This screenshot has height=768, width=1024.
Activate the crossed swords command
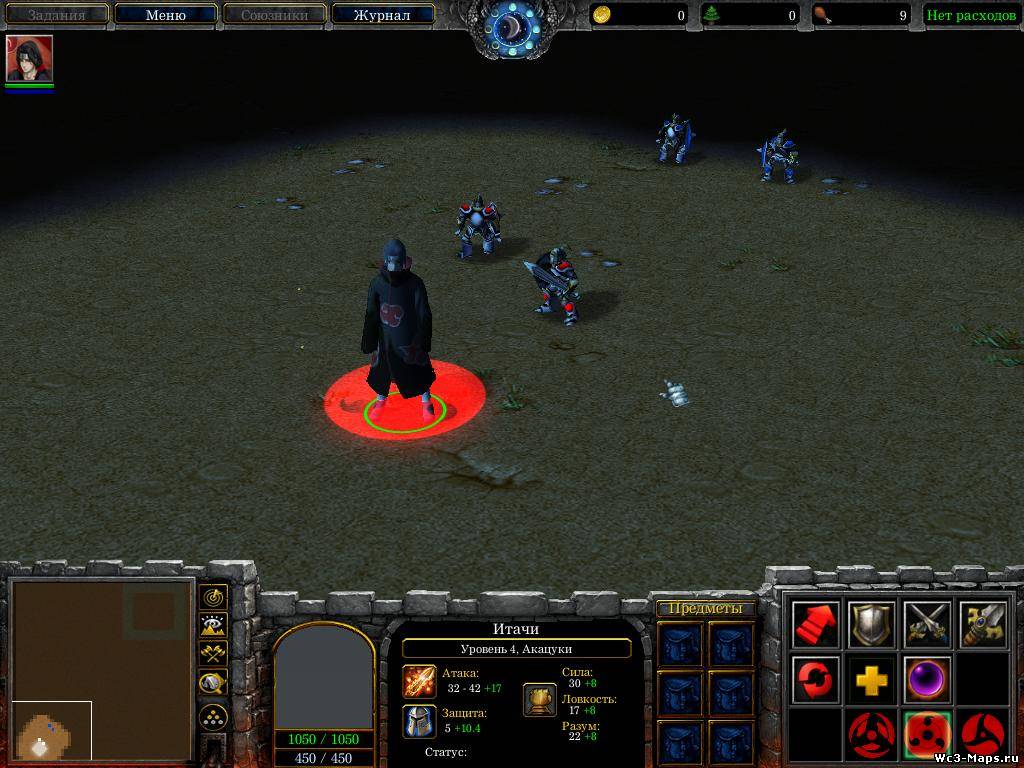[x=928, y=625]
